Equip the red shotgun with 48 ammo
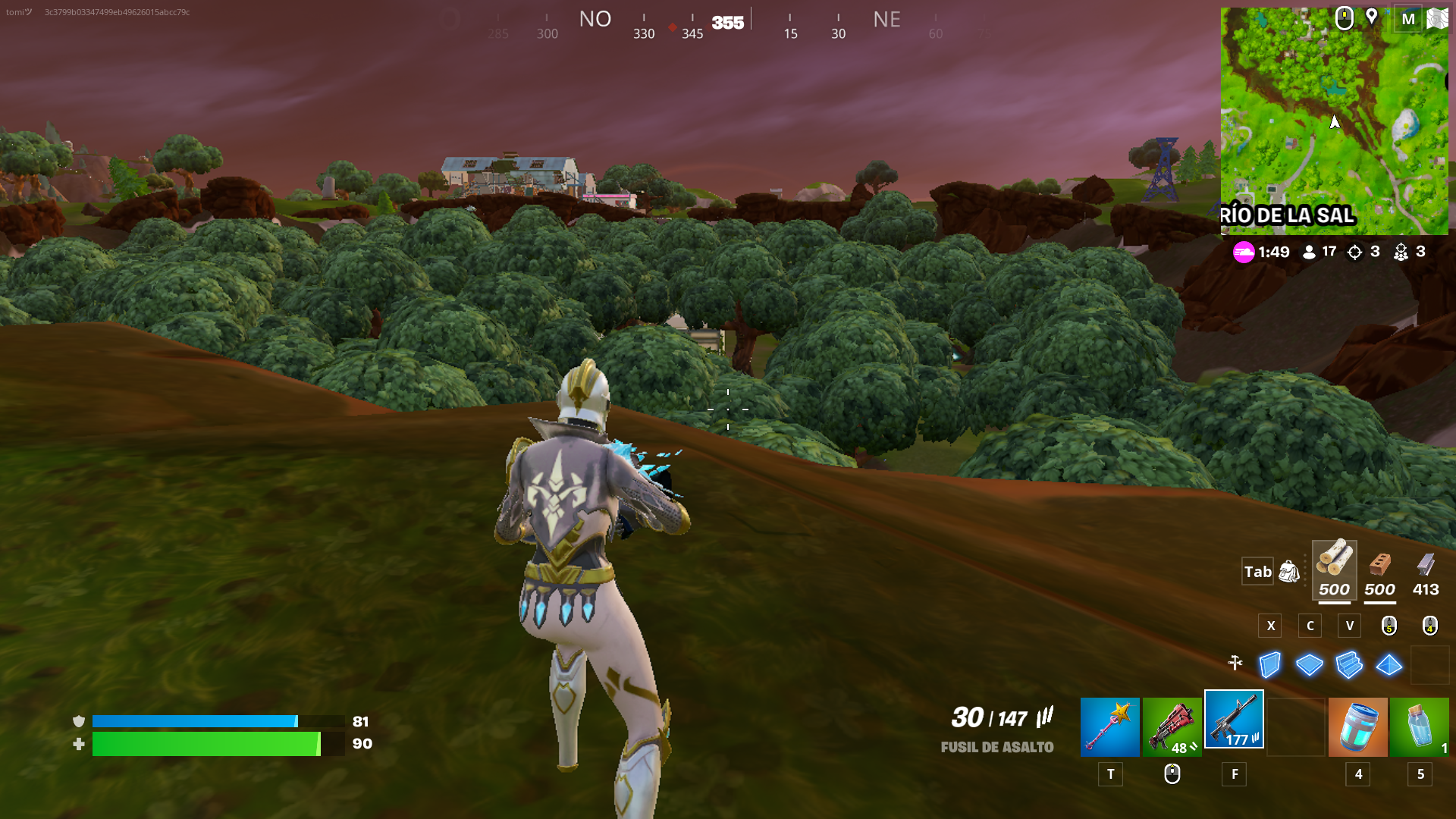Screen dimensions: 1456x819 1172,726
